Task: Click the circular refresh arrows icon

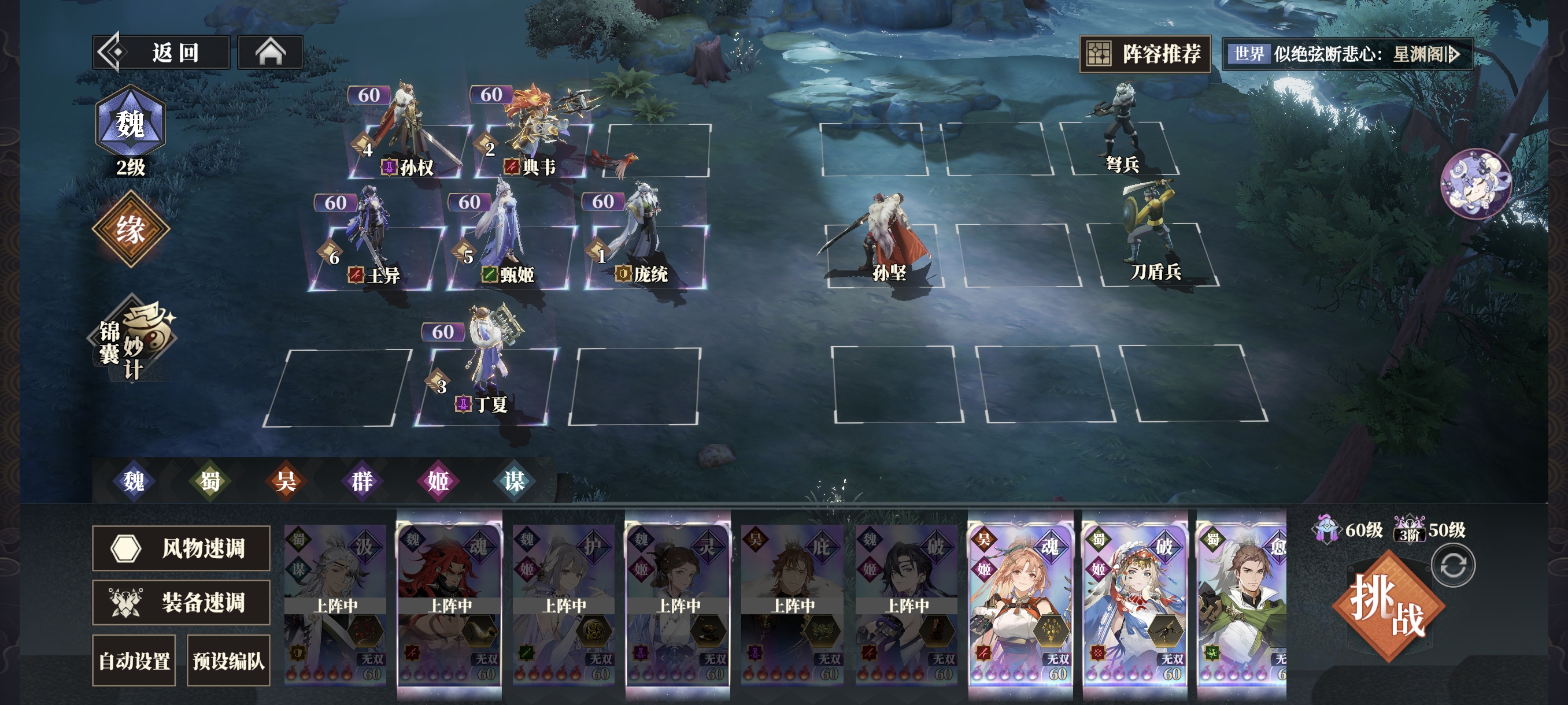Action: [1453, 566]
